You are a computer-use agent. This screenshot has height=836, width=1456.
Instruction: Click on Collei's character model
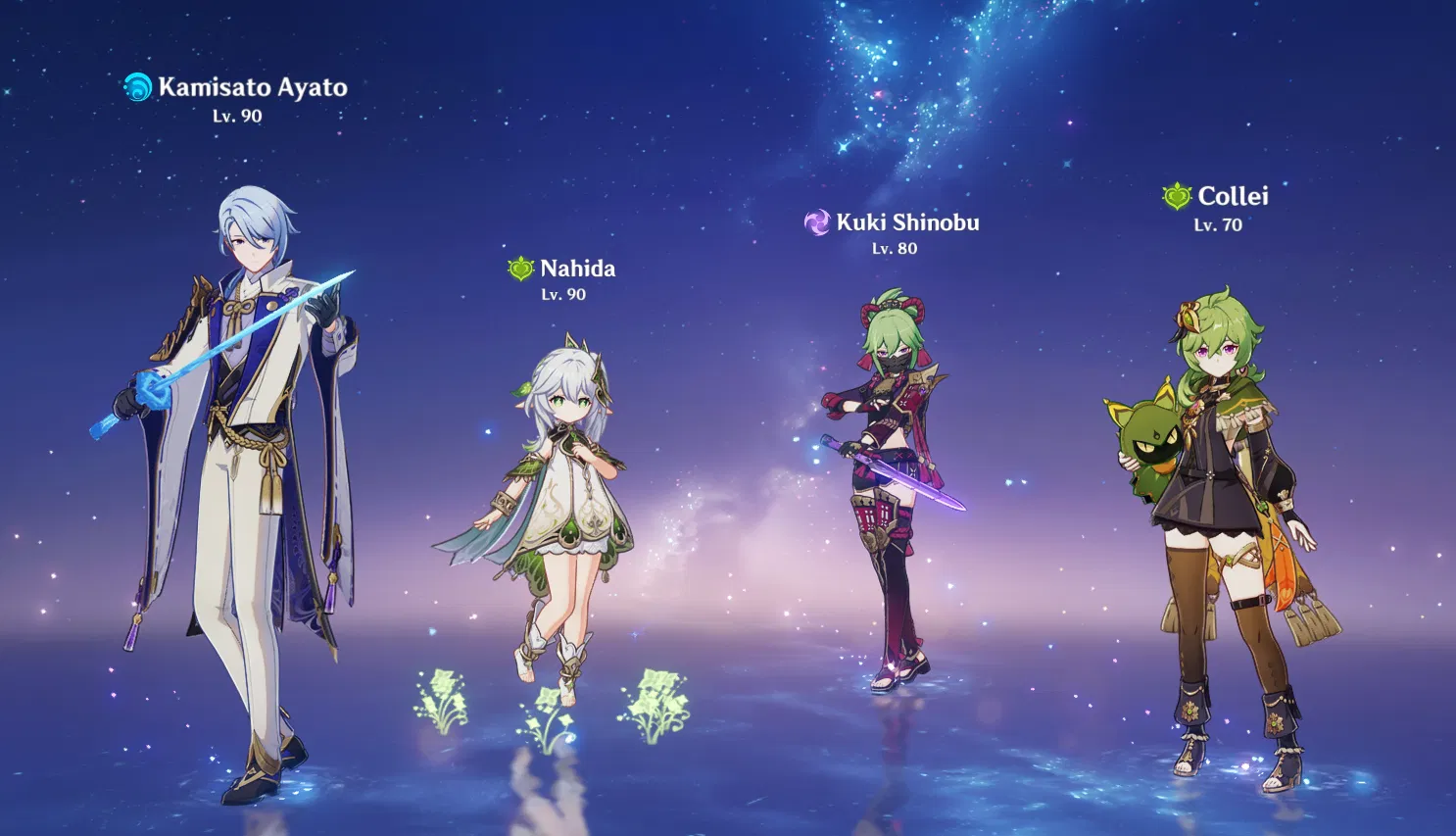(1225, 490)
